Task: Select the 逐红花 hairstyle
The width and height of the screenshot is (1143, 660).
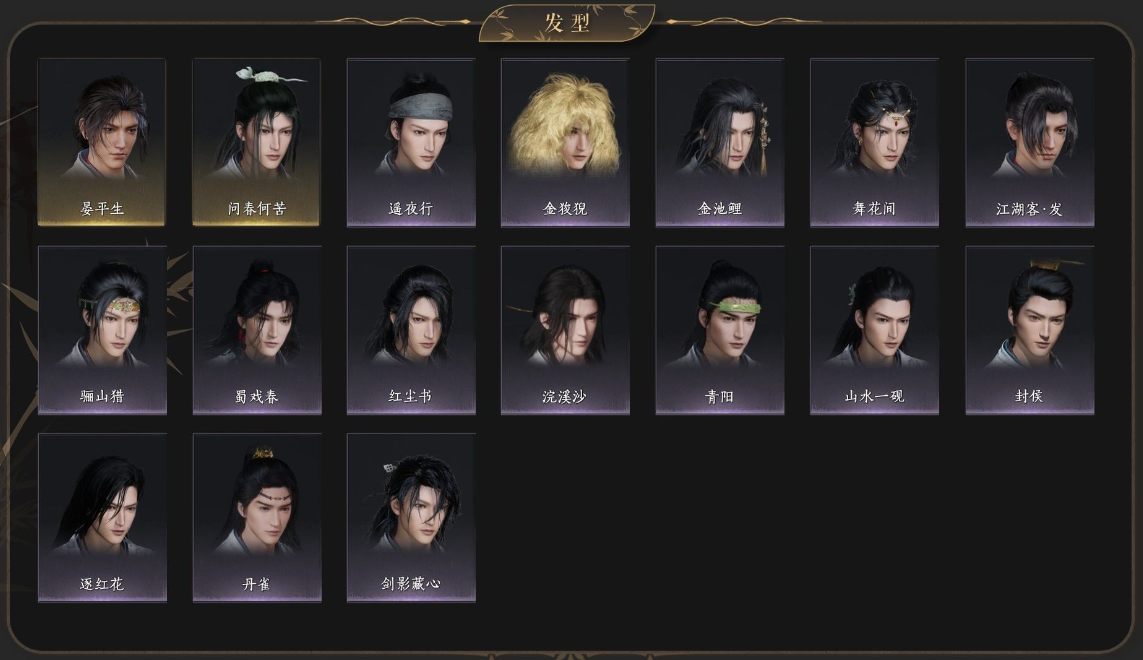Action: click(102, 517)
